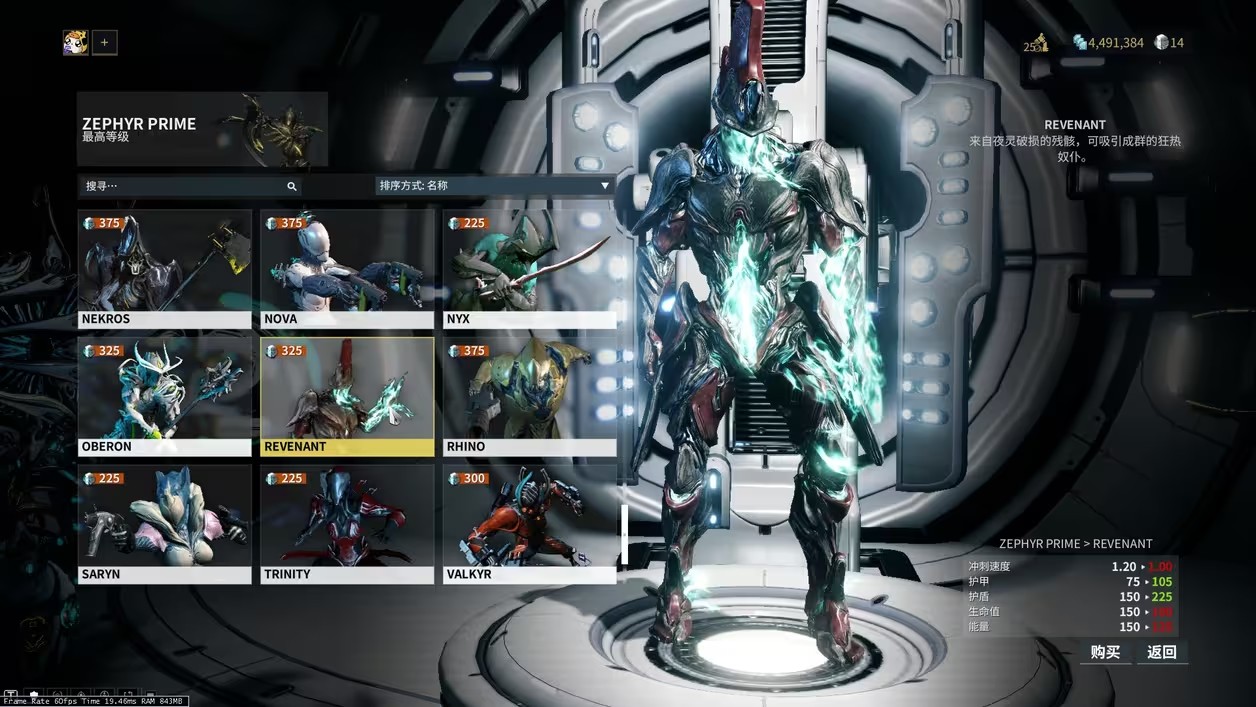Click the Zephyr Prime current warframe panel
1256x707 pixels.
(202, 129)
